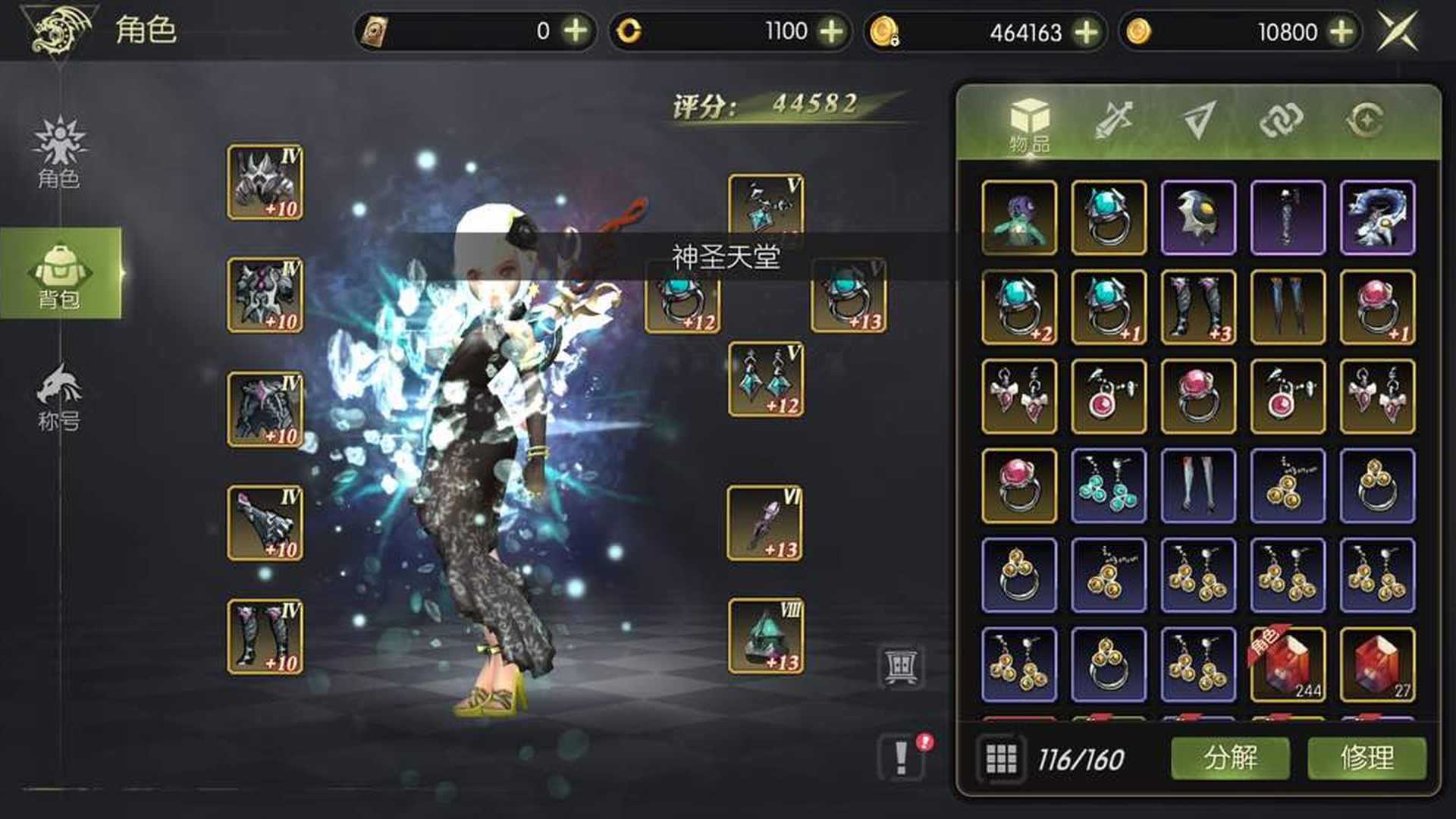The image size is (1456, 819).
Task: Tap the 修理 repair button
Action: [1367, 758]
